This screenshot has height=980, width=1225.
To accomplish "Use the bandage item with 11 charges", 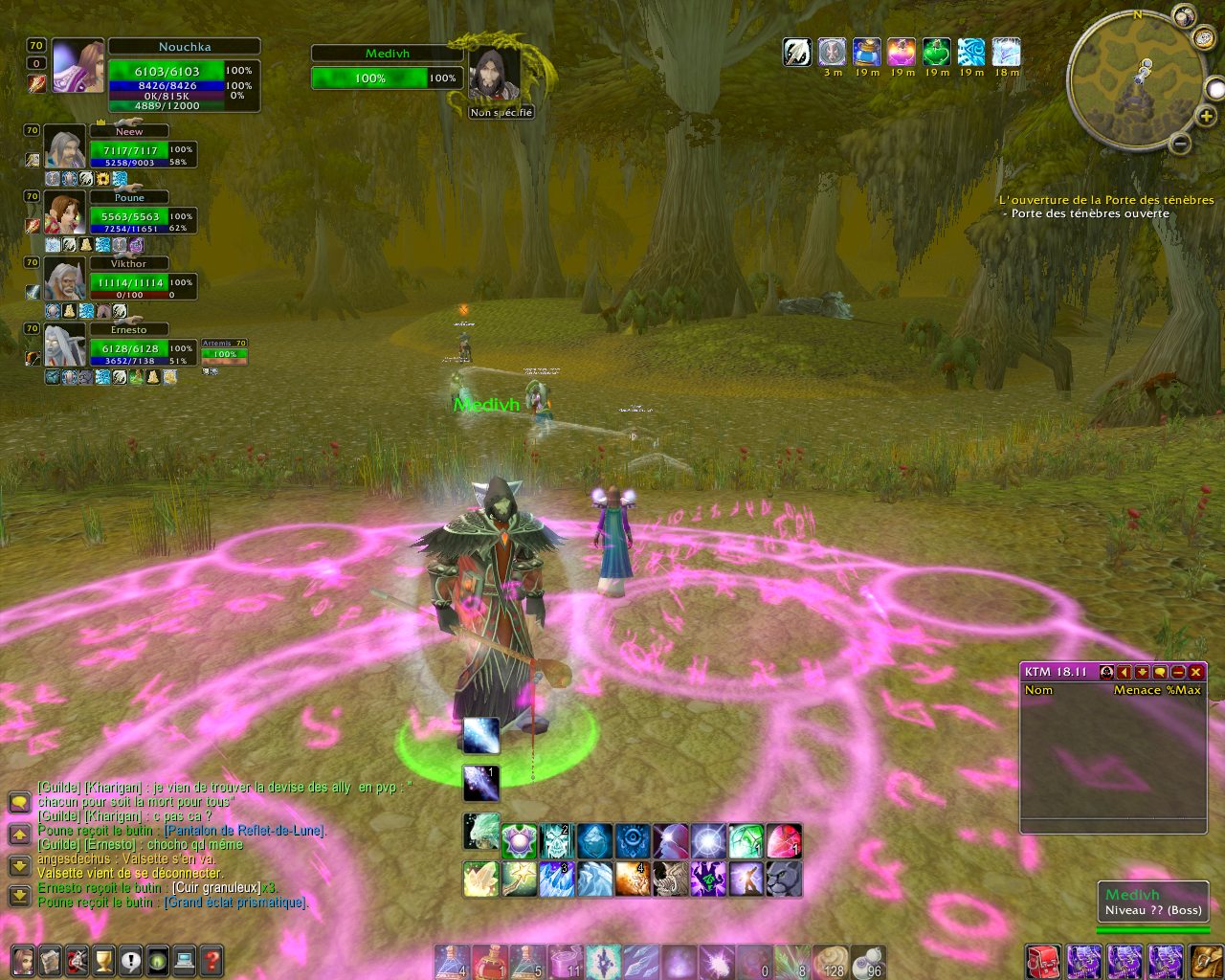I will (x=565, y=961).
